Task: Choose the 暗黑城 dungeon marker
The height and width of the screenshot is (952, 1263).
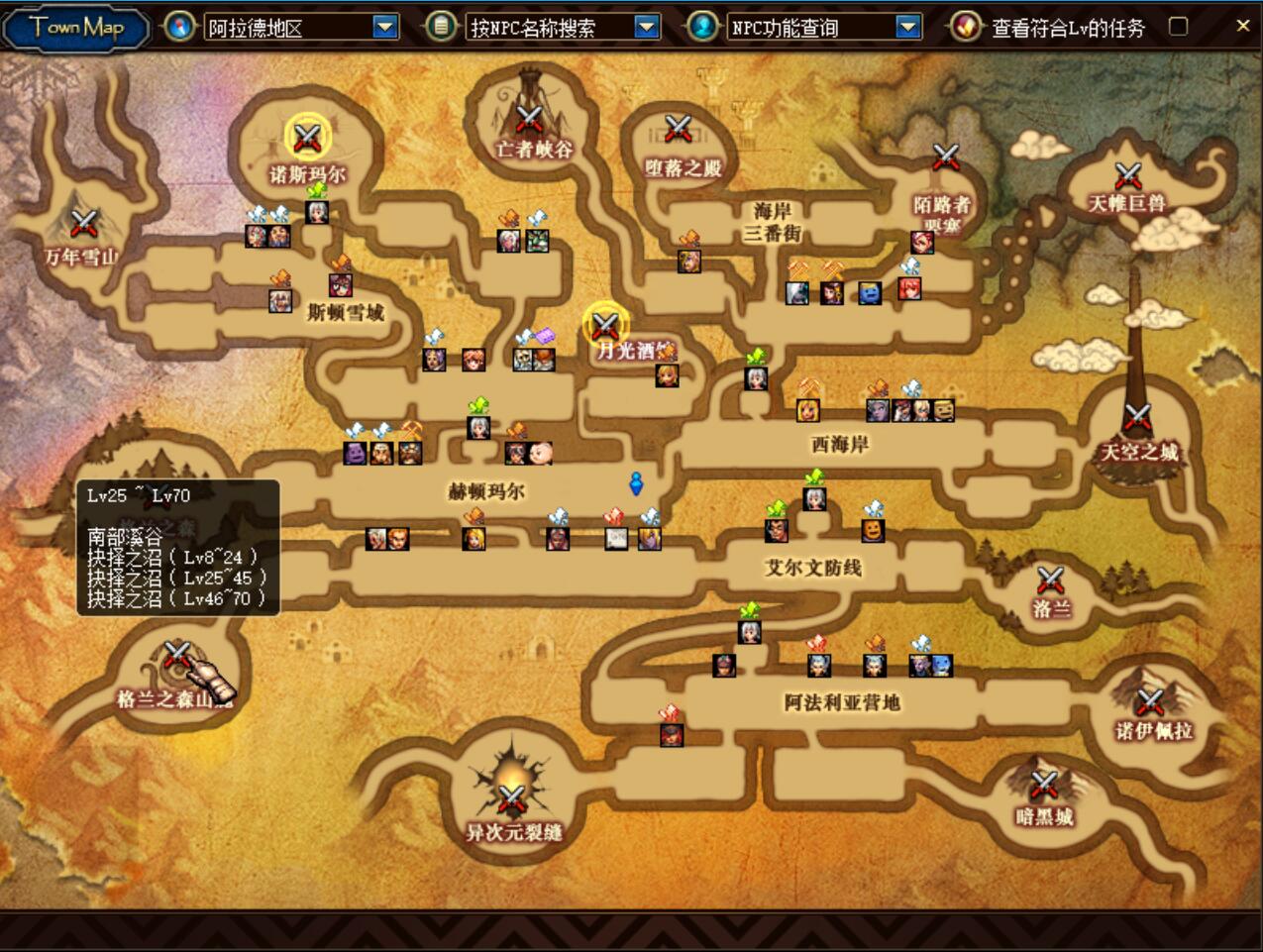Action: (1044, 786)
